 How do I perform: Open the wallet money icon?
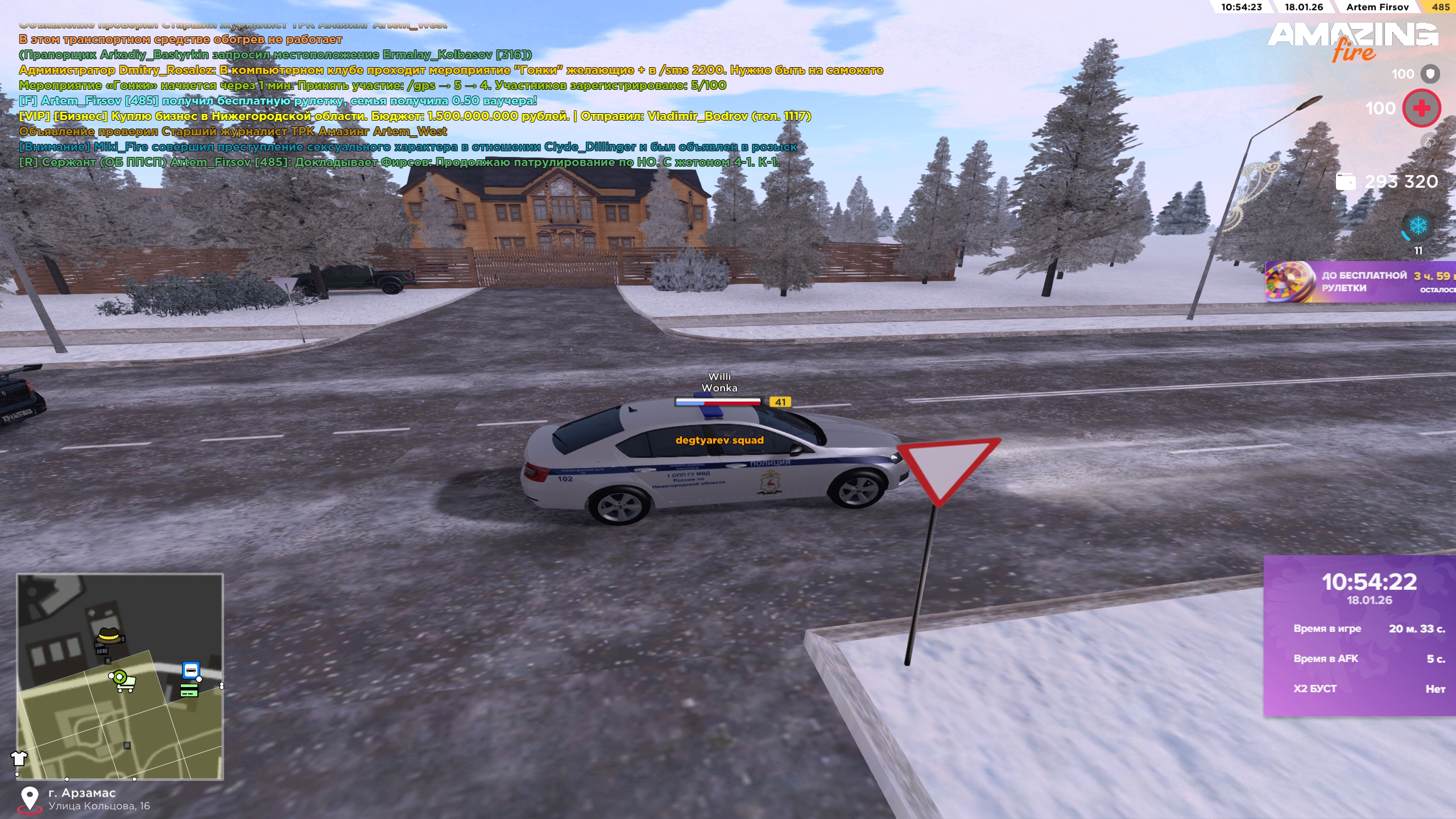click(1346, 182)
